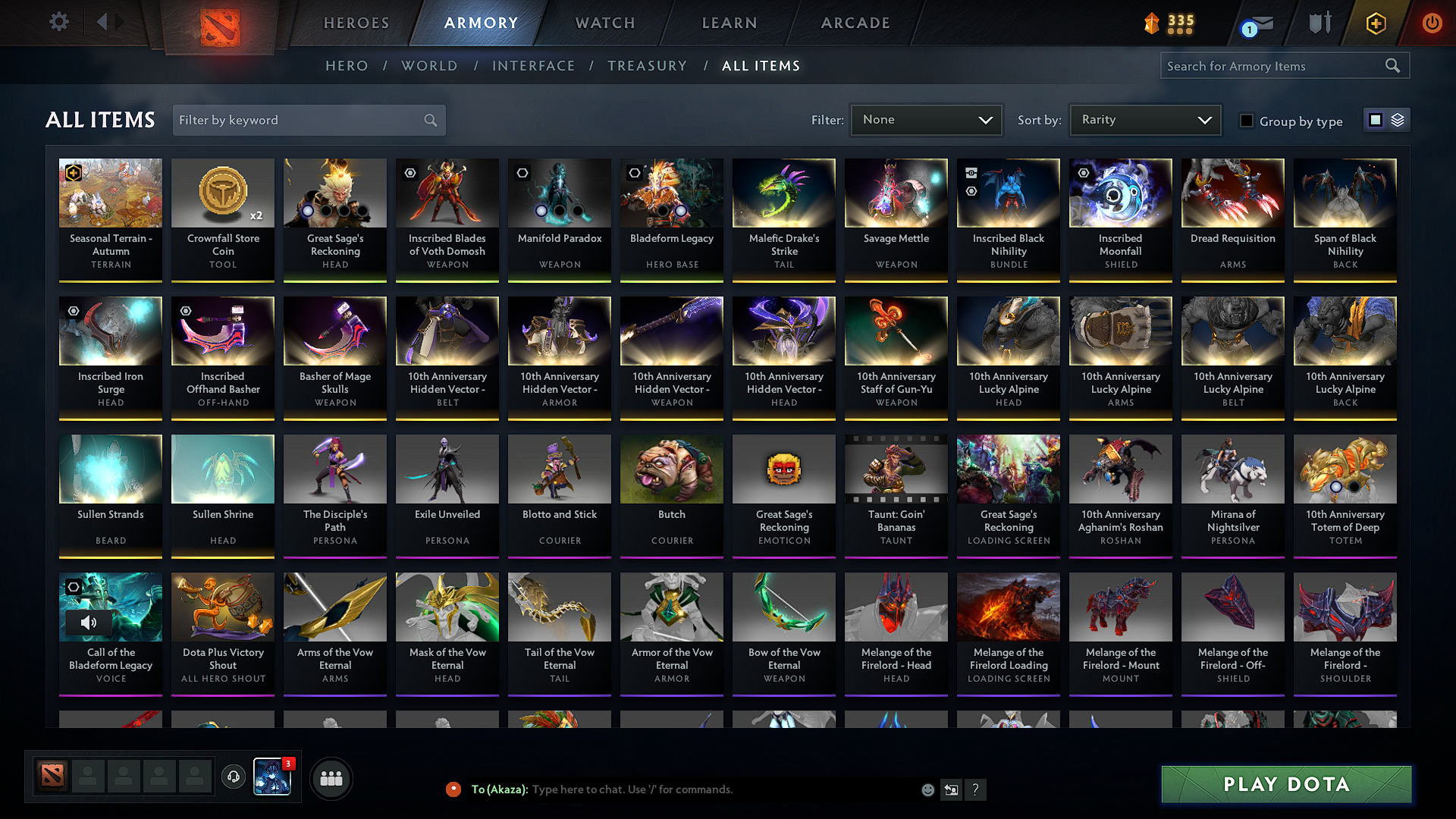Open the TREASURY section
The image size is (1456, 819).
coord(648,66)
